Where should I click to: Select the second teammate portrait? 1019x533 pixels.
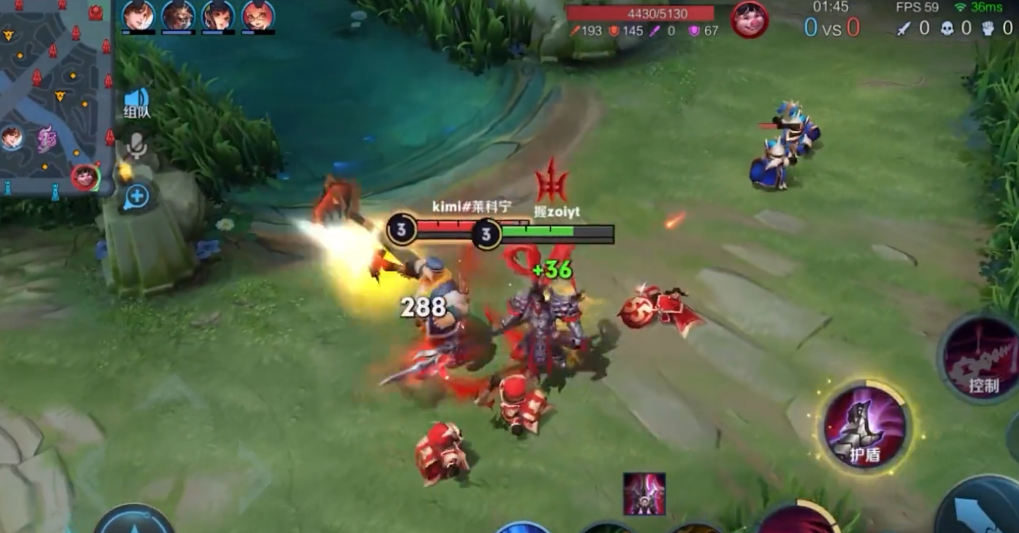[179, 16]
